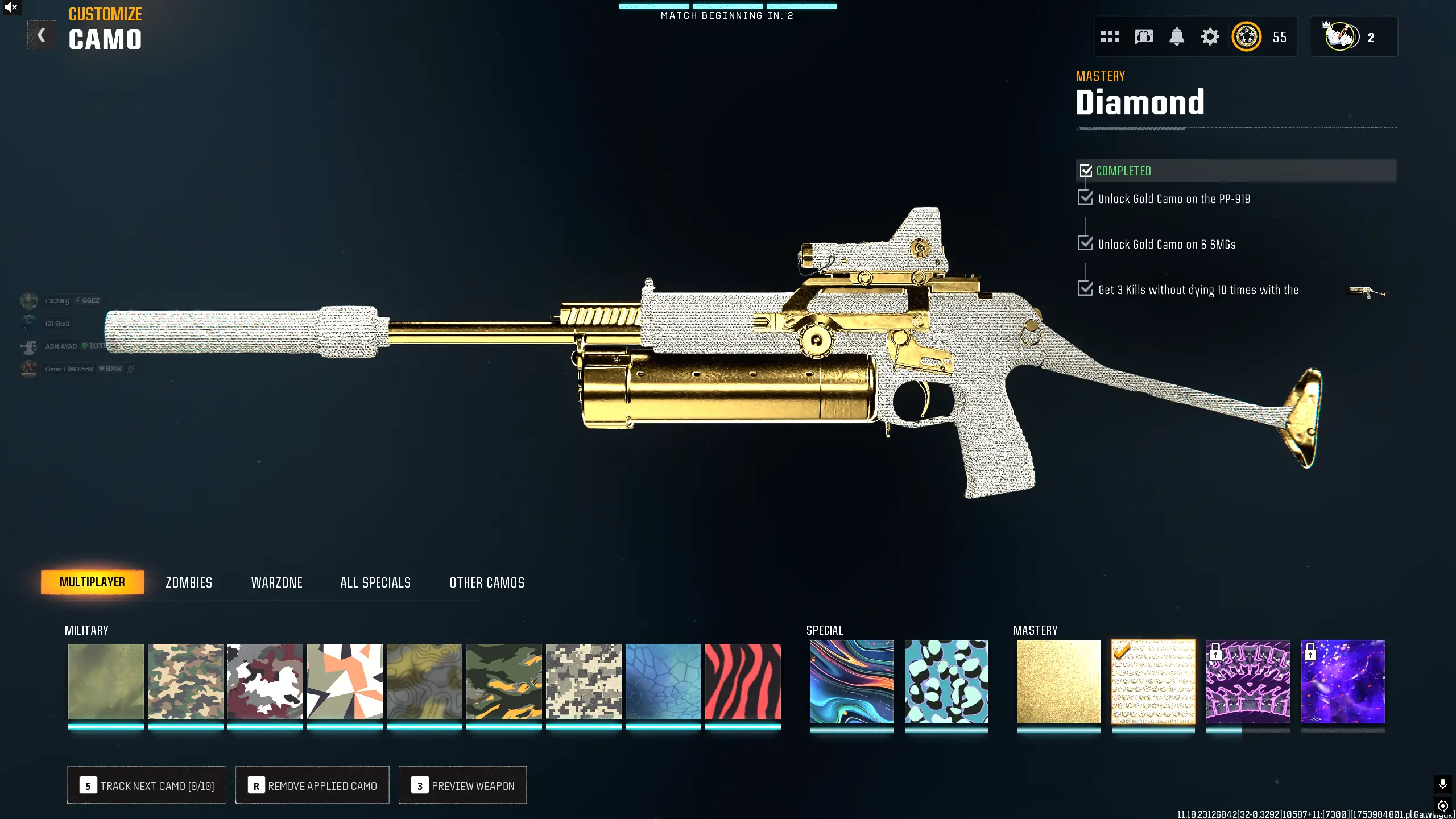Select the Multiplayer camo tab

(92, 582)
